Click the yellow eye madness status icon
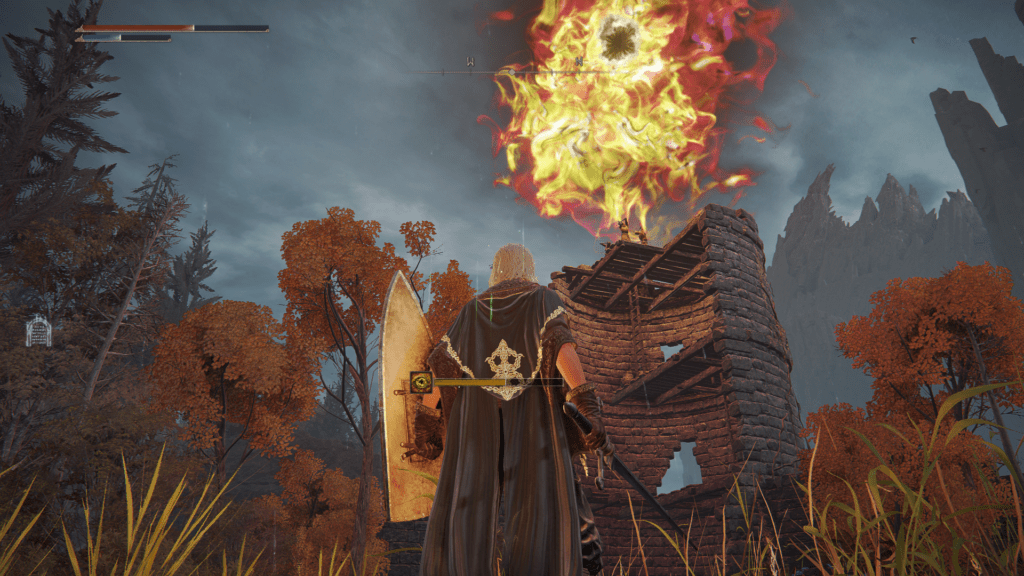The height and width of the screenshot is (576, 1024). [421, 381]
